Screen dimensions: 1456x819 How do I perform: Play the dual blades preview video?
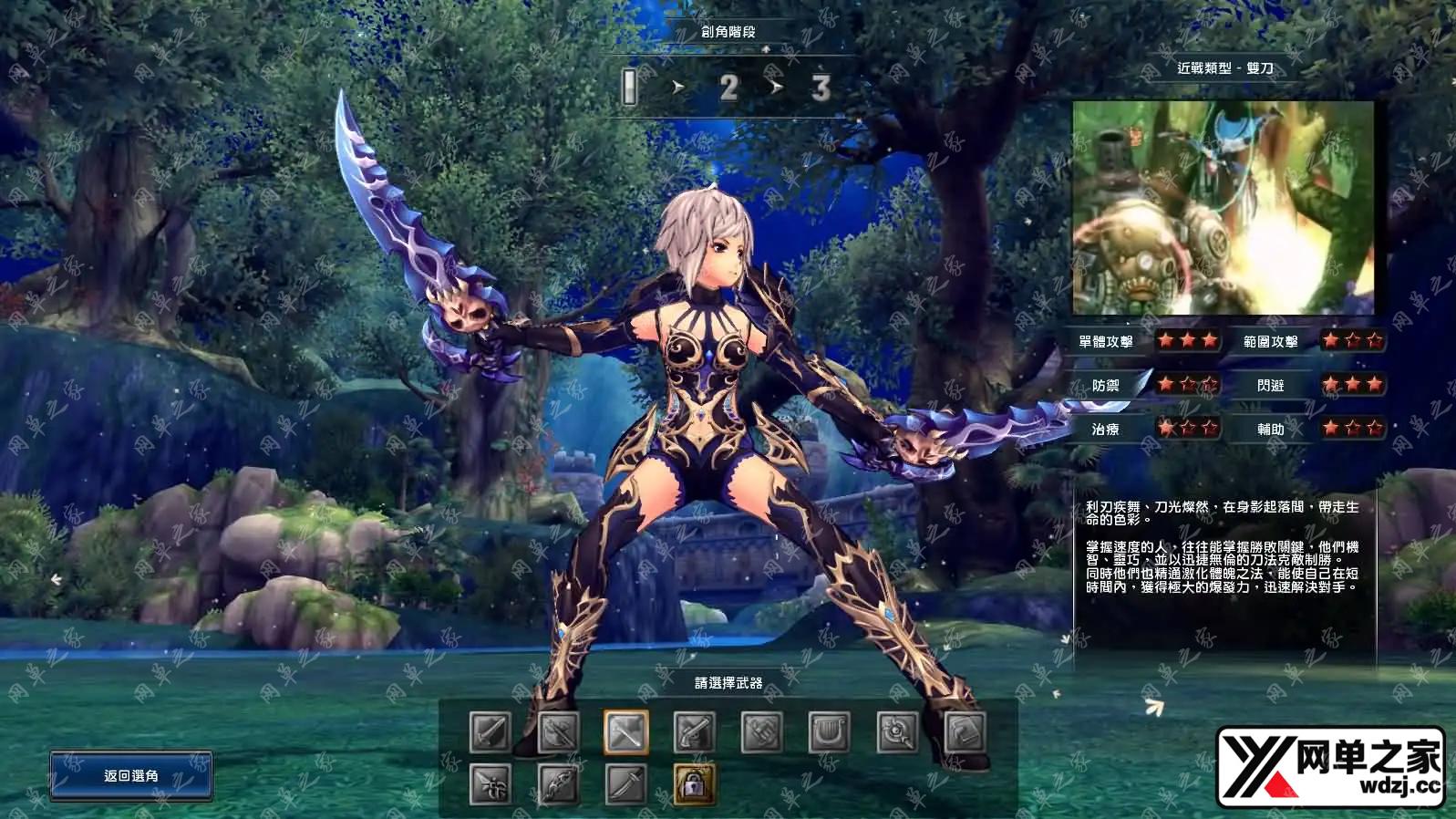pyautogui.click(x=1223, y=208)
